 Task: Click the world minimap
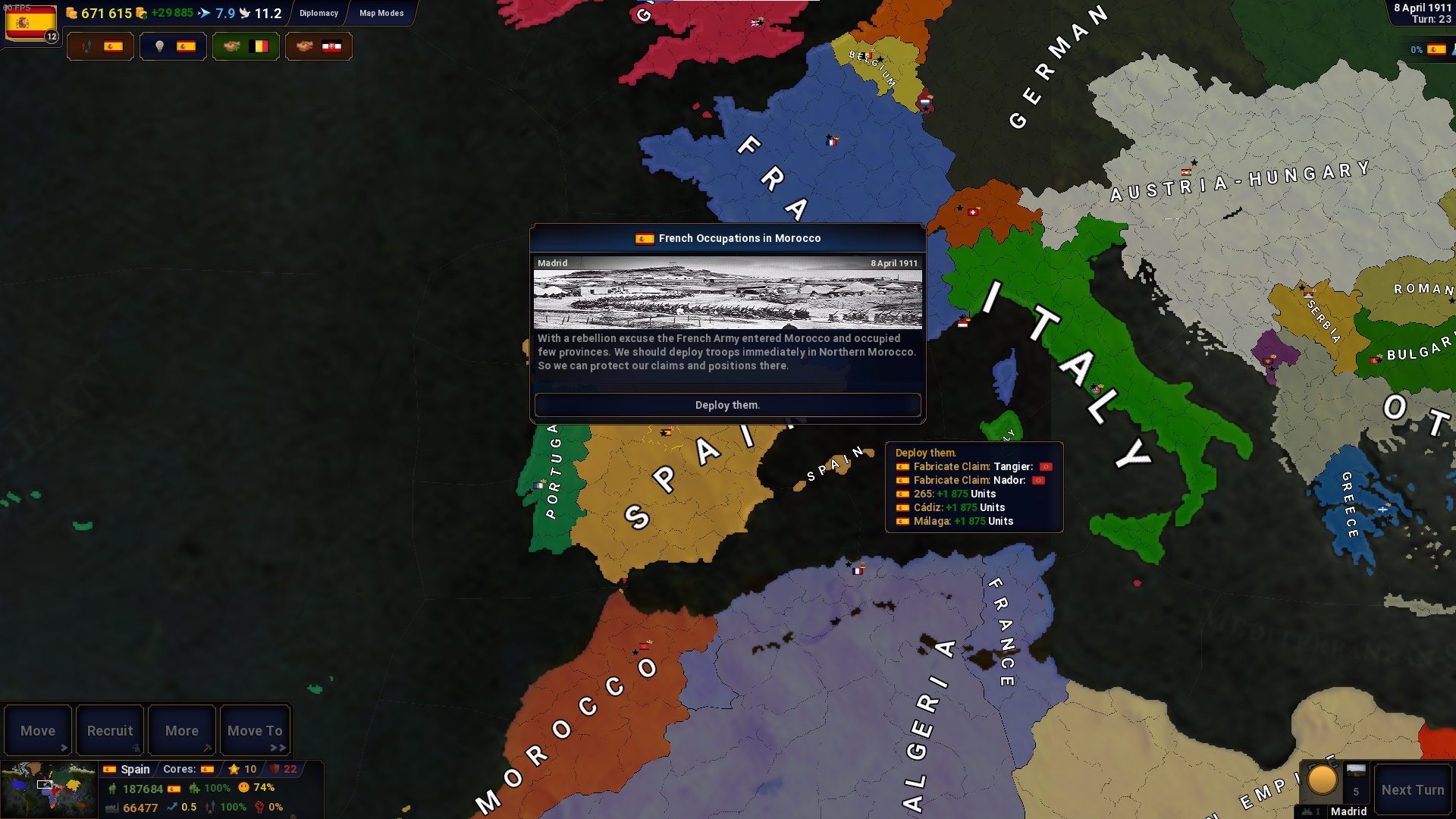(49, 789)
